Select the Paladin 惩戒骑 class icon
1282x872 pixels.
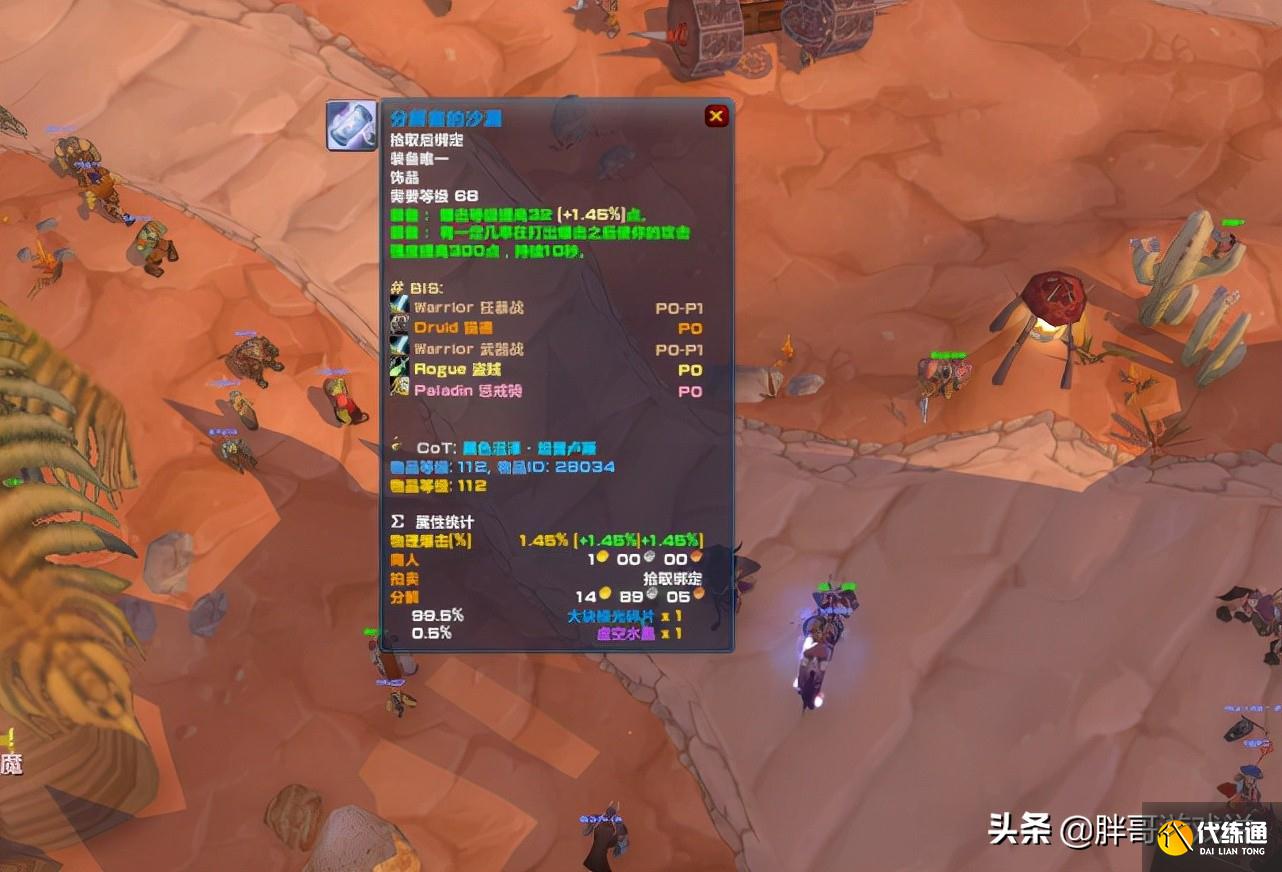[397, 389]
